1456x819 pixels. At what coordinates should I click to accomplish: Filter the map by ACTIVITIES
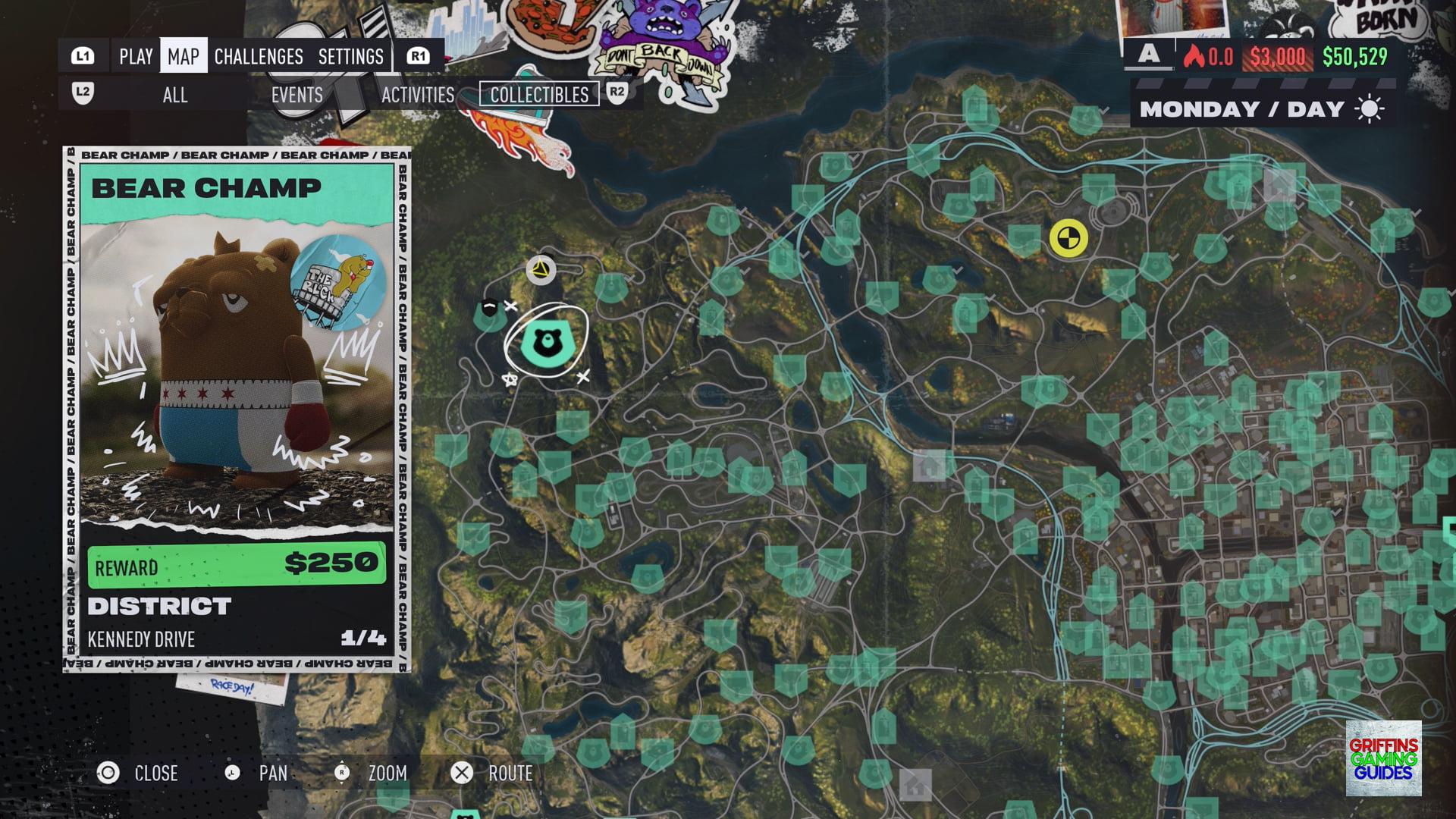coord(418,96)
